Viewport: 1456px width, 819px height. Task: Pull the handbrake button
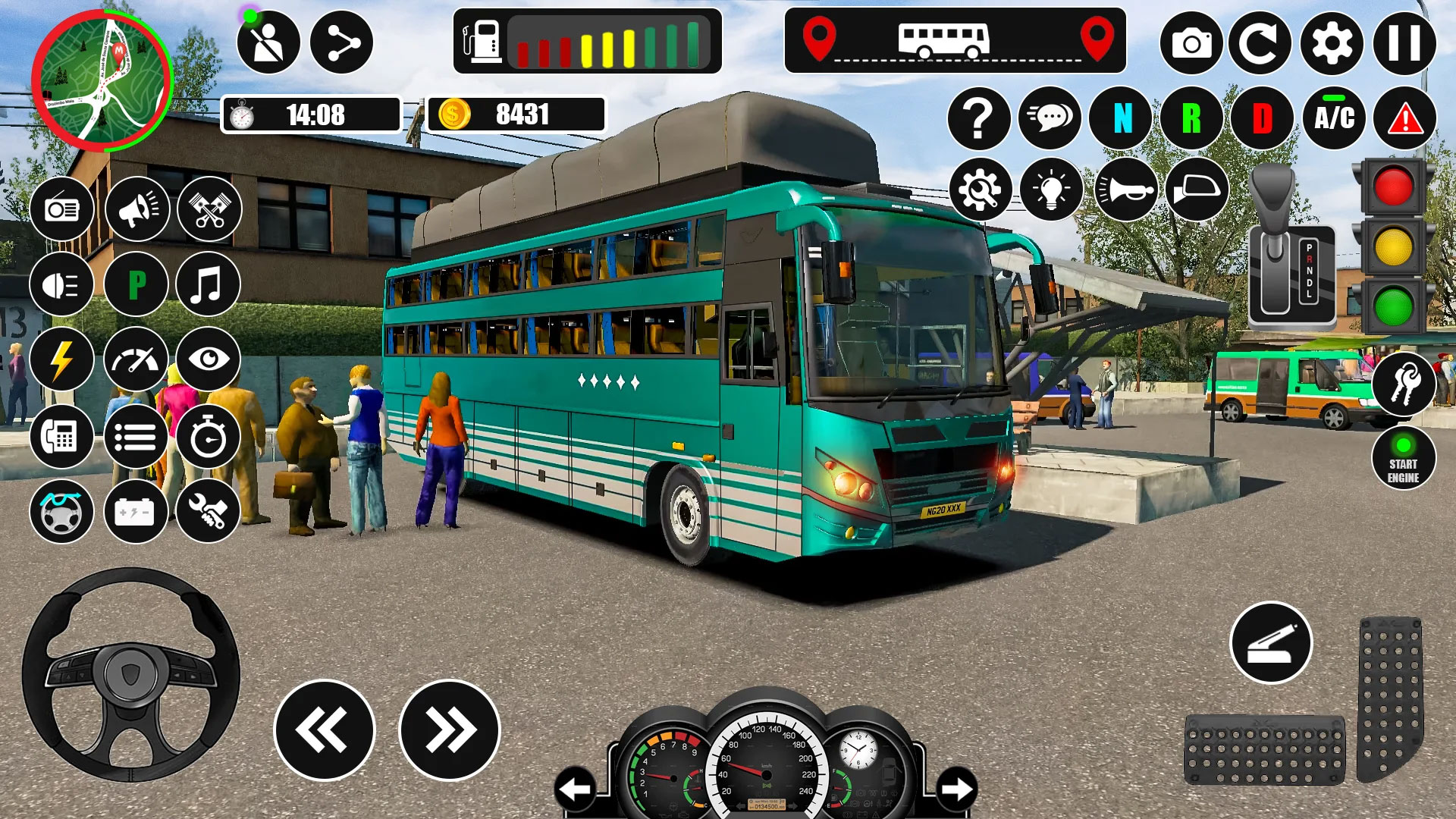point(1270,643)
